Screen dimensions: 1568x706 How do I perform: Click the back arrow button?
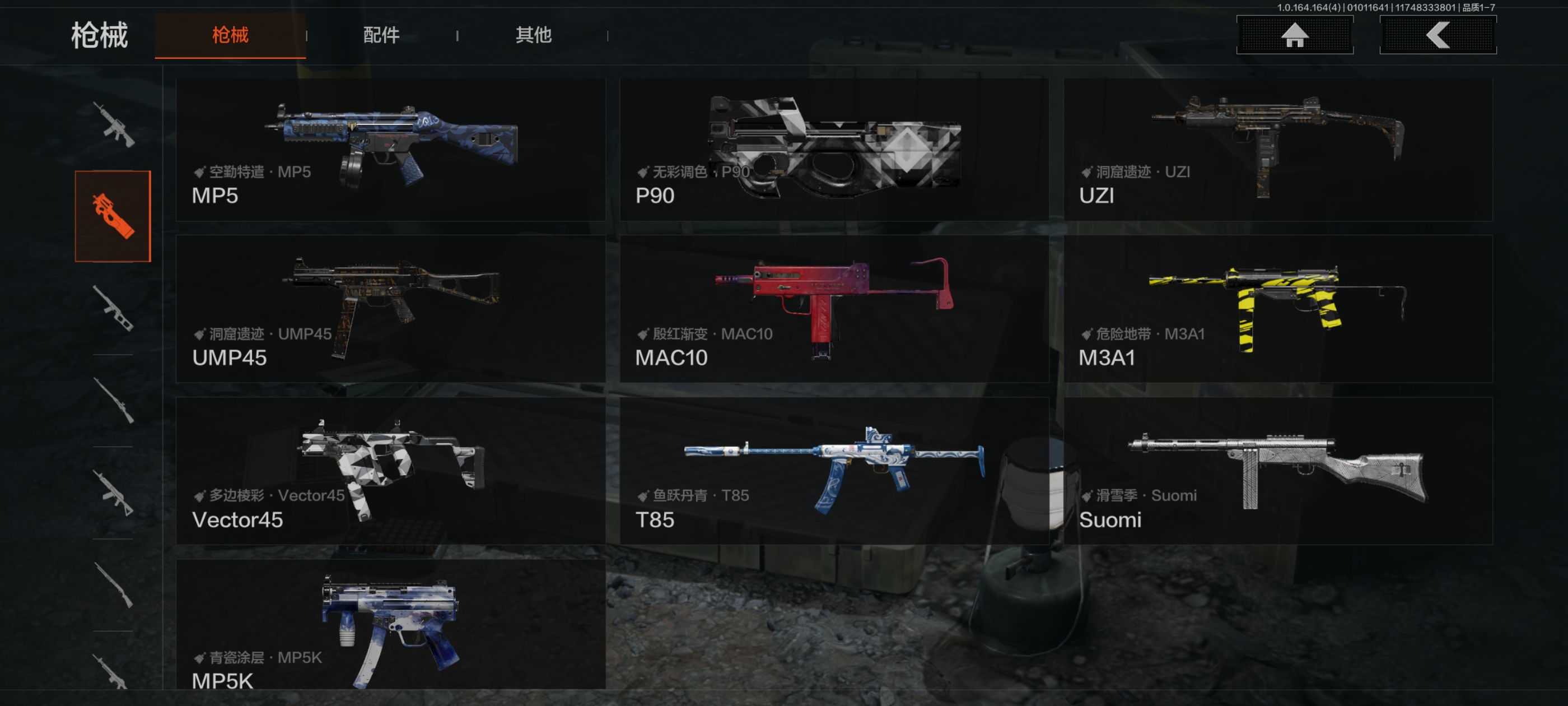(1437, 35)
